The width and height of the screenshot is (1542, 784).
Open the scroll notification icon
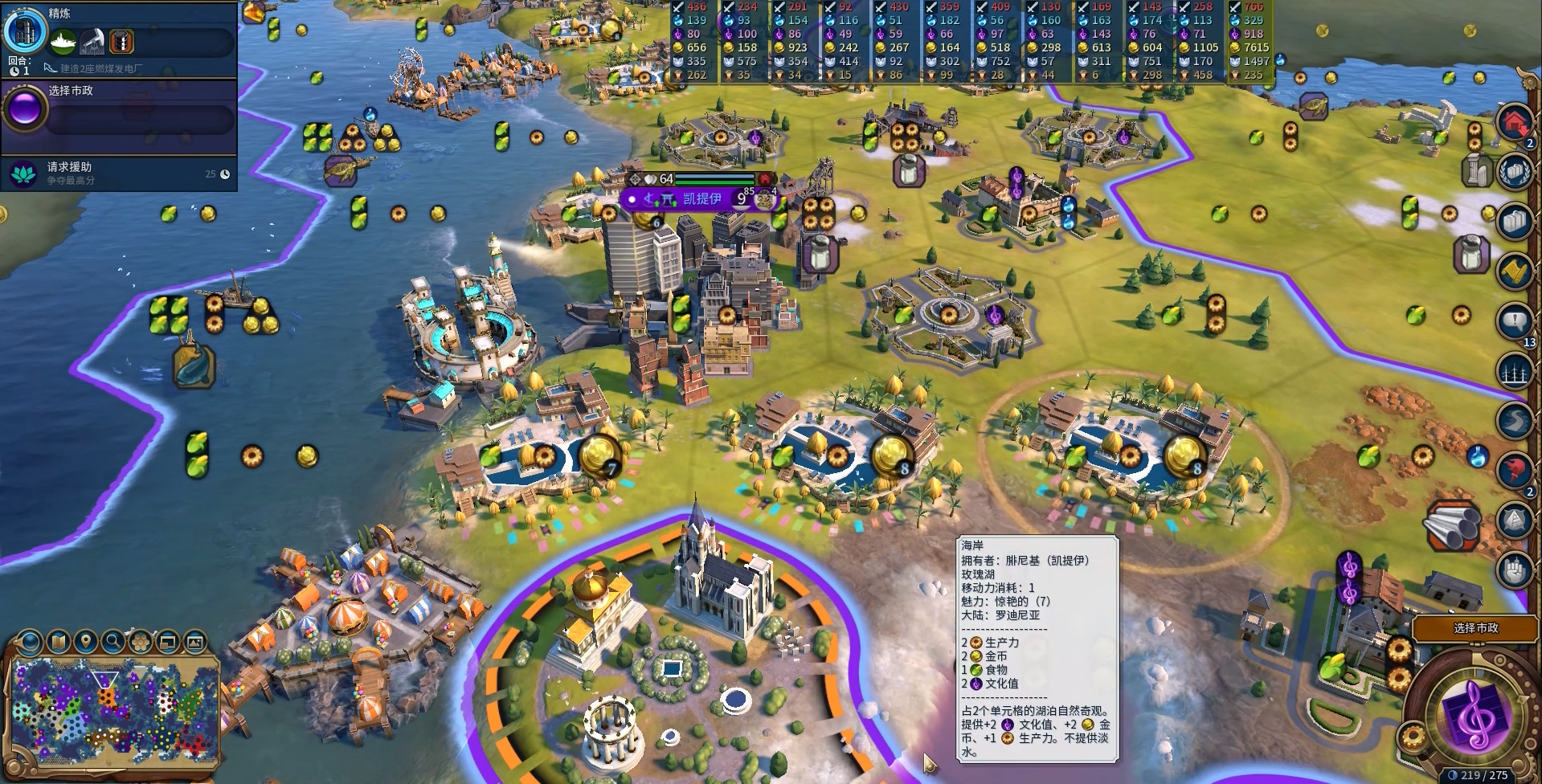[x=1514, y=272]
